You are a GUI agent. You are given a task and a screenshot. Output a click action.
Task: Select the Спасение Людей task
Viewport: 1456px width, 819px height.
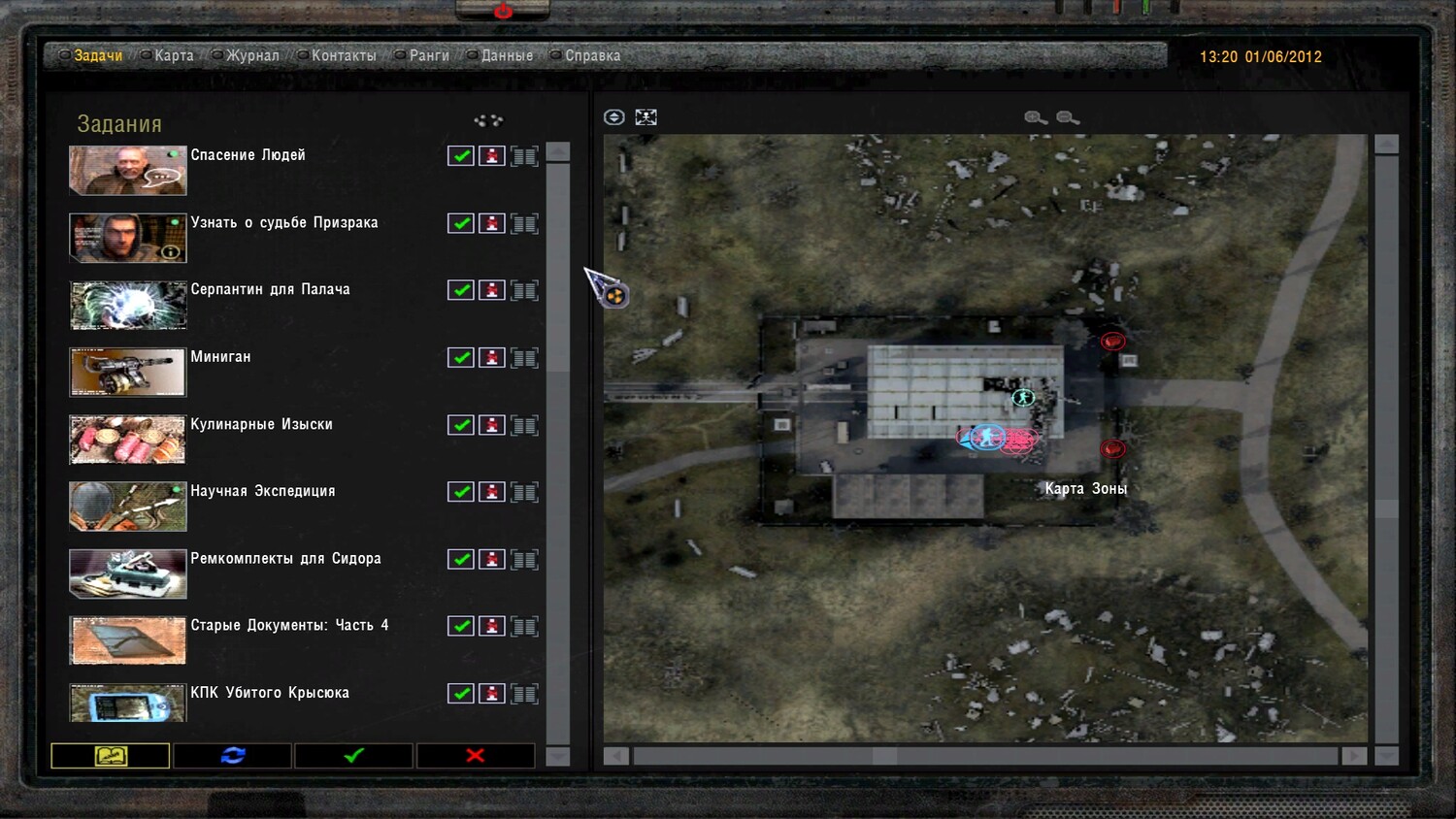pos(248,155)
